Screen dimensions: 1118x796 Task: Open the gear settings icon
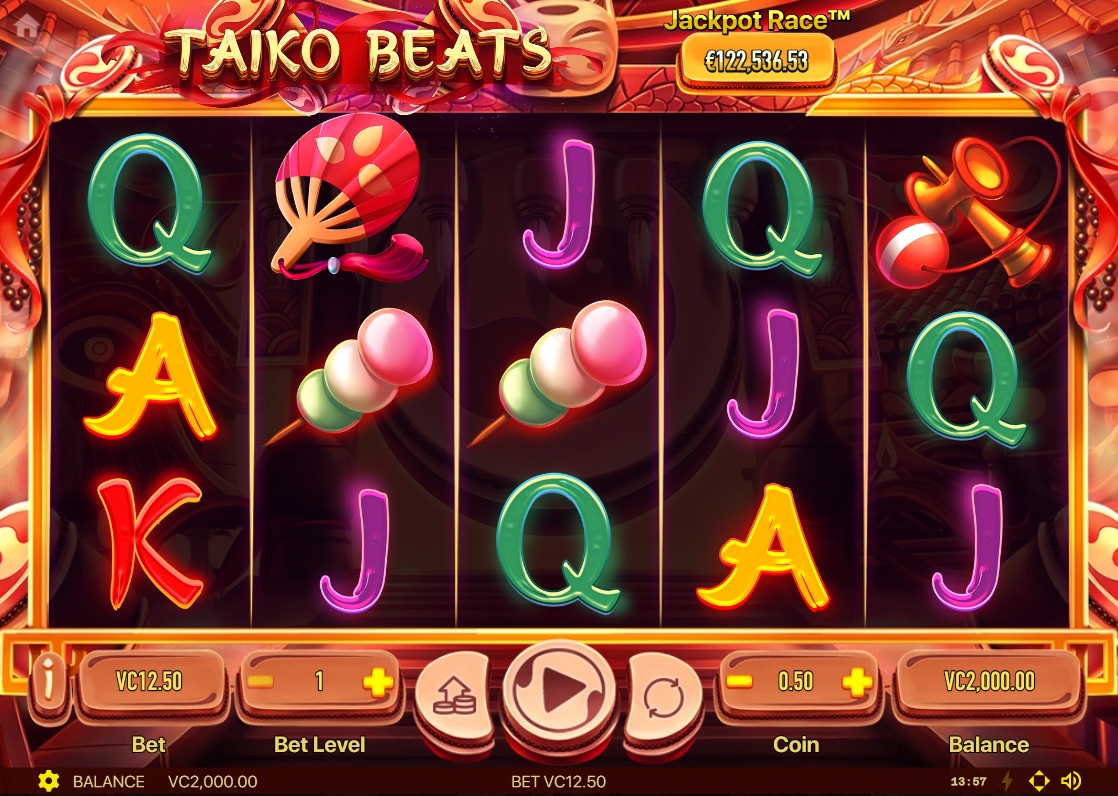(47, 781)
